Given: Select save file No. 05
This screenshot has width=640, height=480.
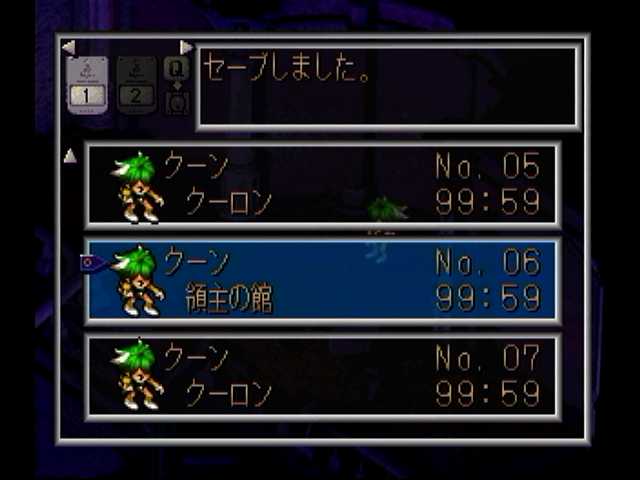Looking at the screenshot, I should point(322,185).
